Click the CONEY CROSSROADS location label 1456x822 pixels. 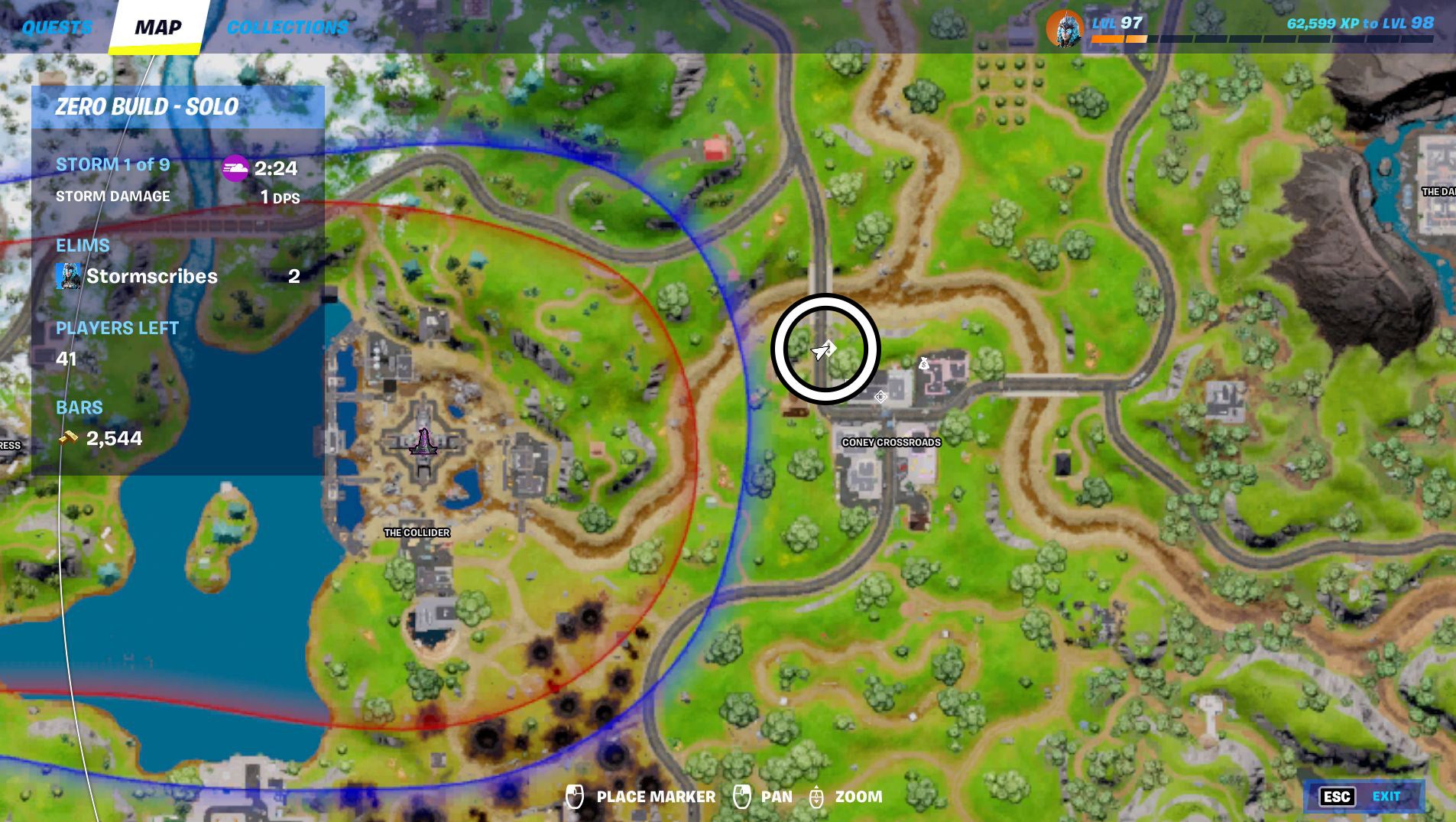coord(892,441)
